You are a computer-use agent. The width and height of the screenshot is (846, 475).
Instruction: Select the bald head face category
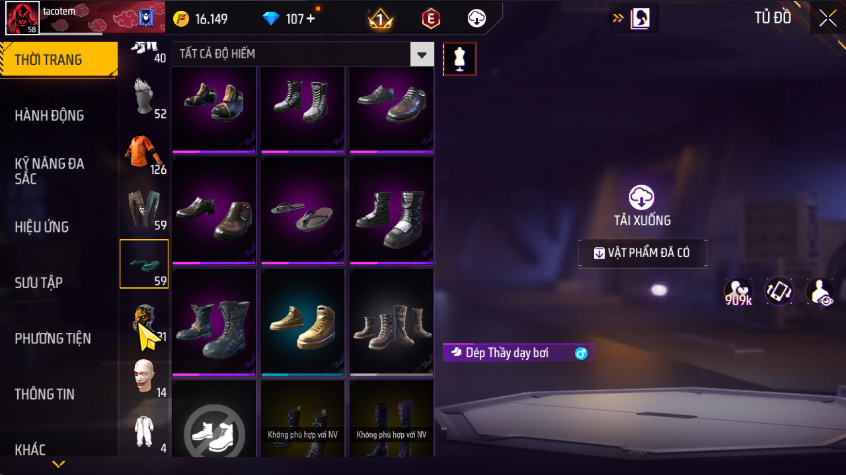[144, 375]
